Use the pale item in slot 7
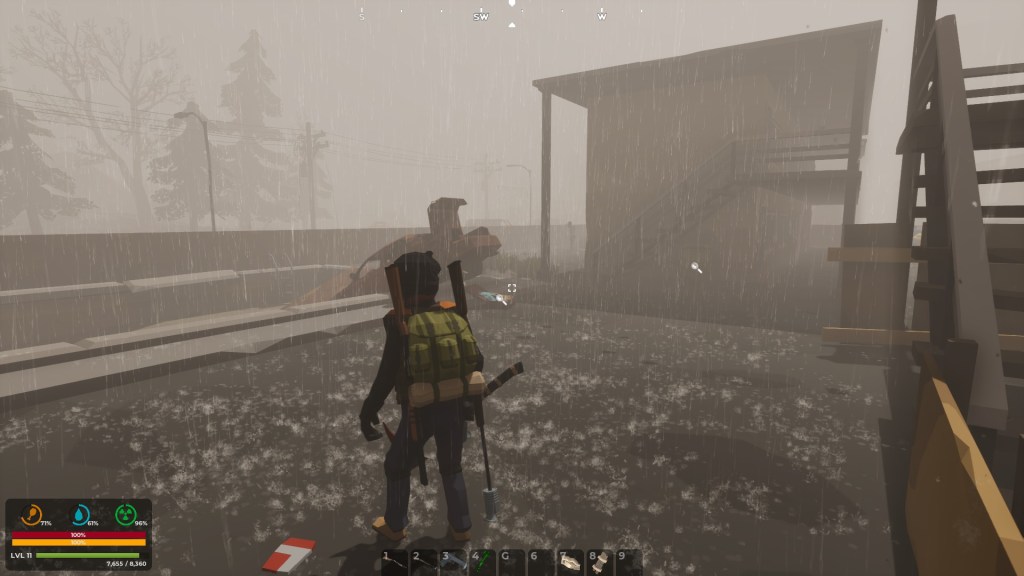 [x=569, y=561]
